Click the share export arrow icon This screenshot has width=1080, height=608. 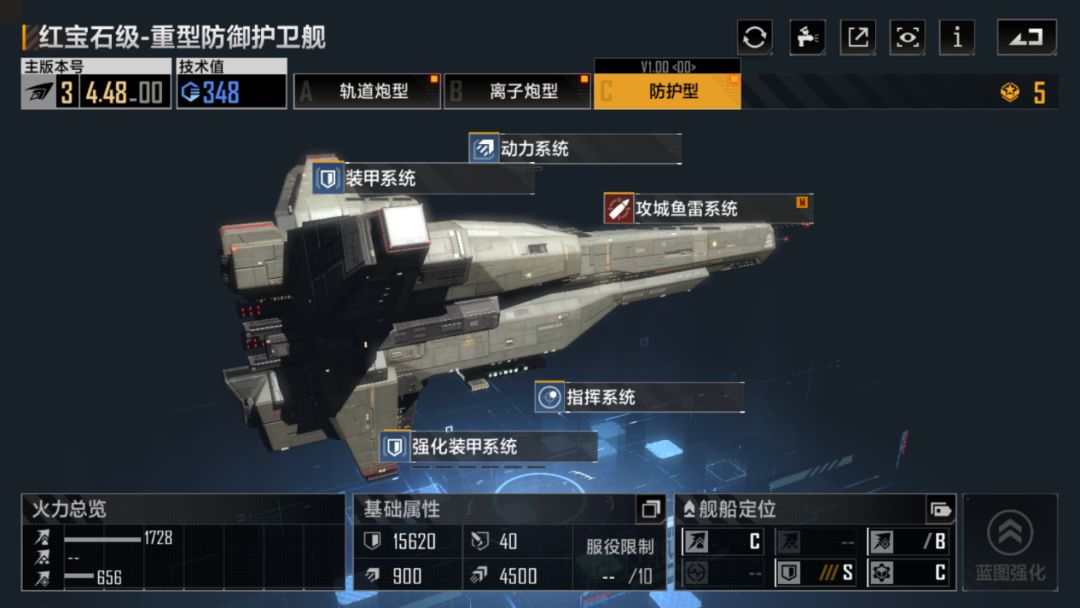pos(858,38)
